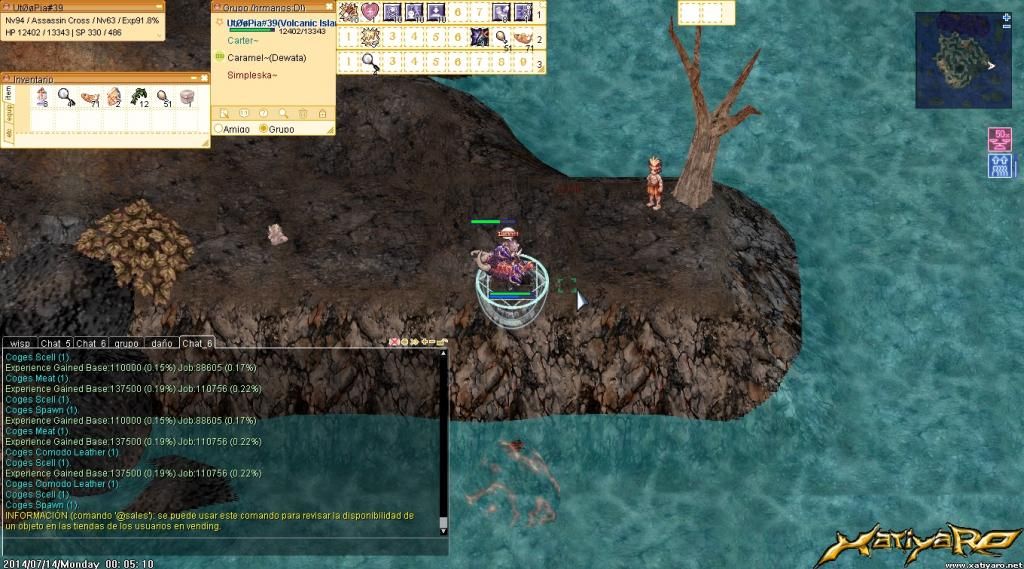Minimize the character status window
This screenshot has width=1024, height=569.
pyautogui.click(x=158, y=8)
